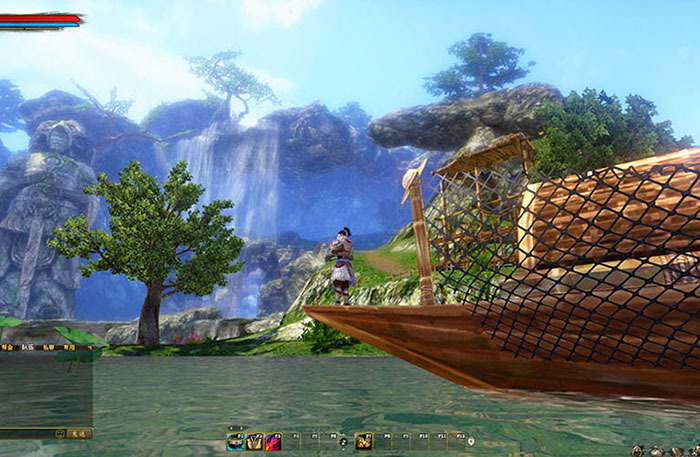This screenshot has height=457, width=700.
Task: Use the F2 golden skill icon
Action: point(254,440)
